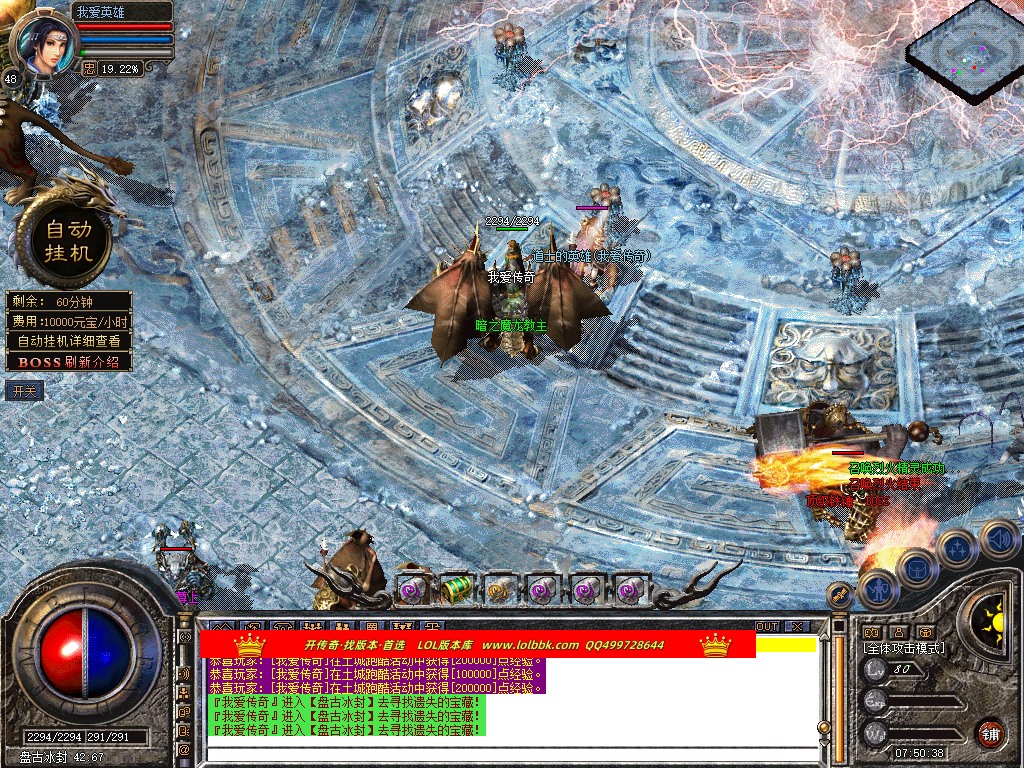Click the hero portrait of 我爱英雄

[x=46, y=40]
